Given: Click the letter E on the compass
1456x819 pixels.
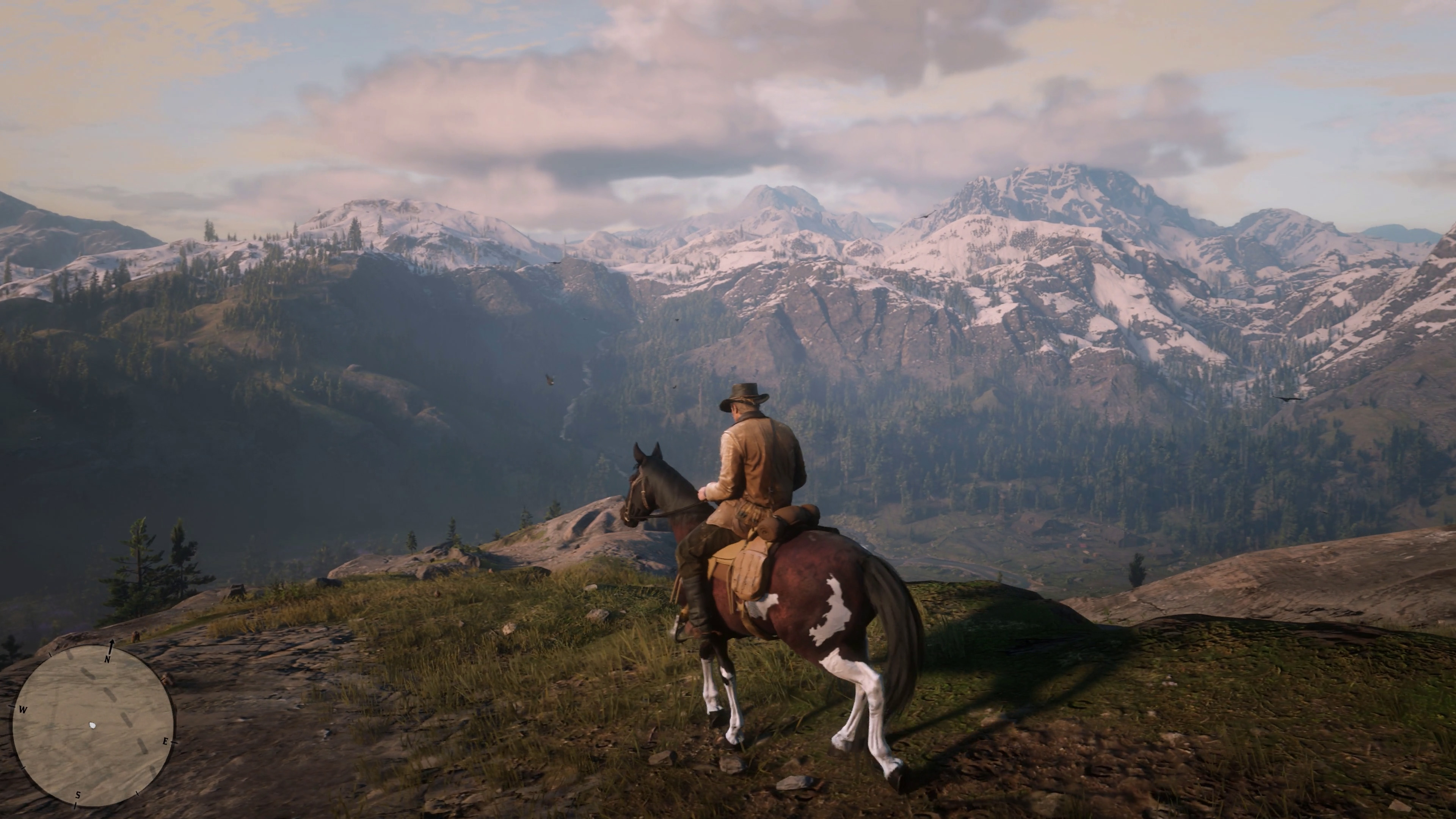Looking at the screenshot, I should coord(166,742).
